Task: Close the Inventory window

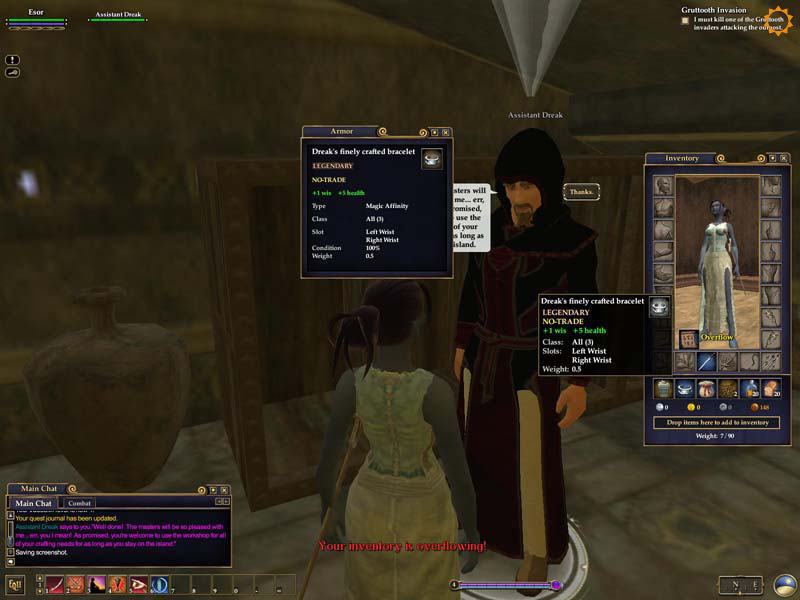Action: pos(784,158)
